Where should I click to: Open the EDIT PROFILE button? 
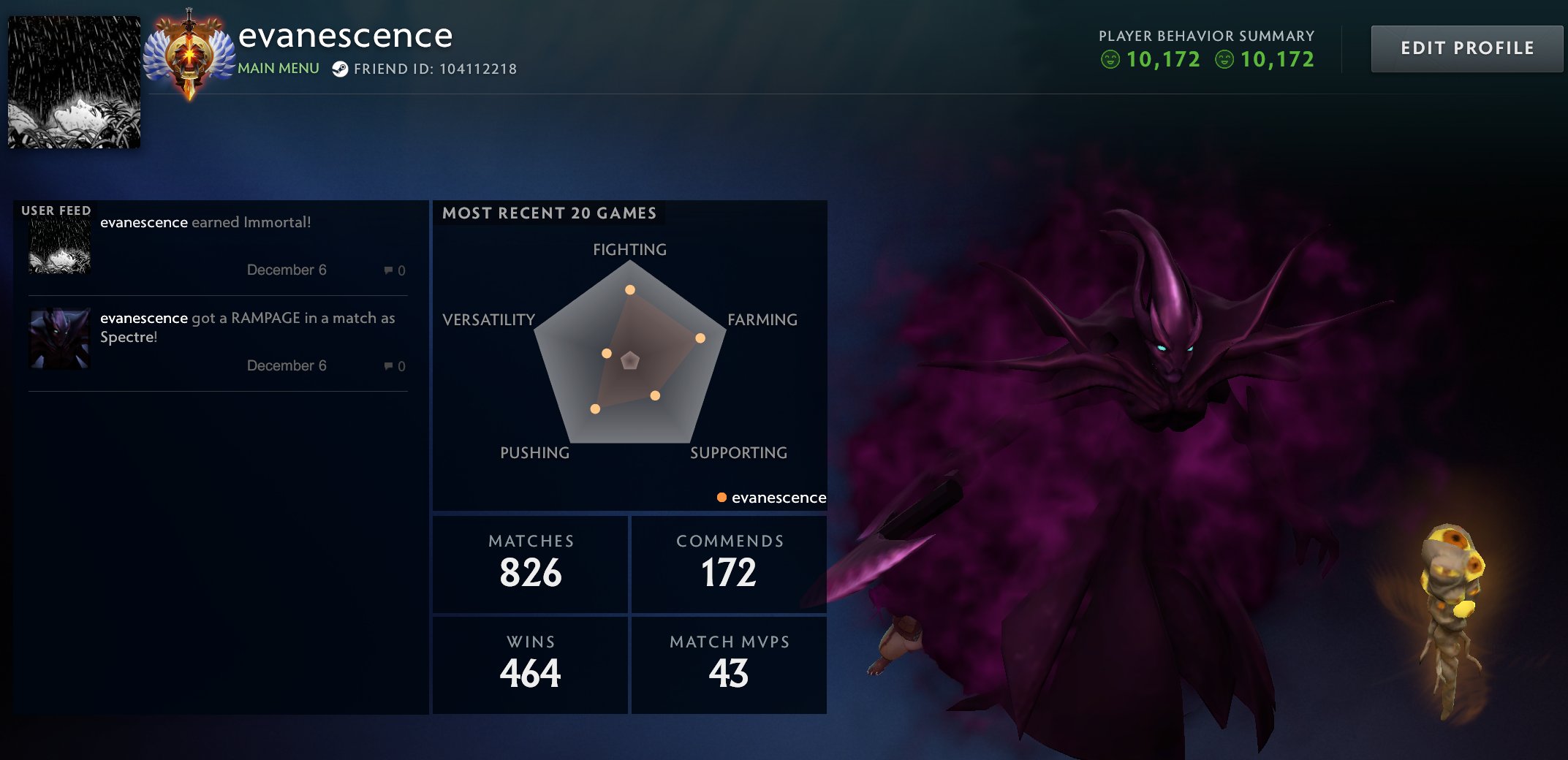[1466, 48]
